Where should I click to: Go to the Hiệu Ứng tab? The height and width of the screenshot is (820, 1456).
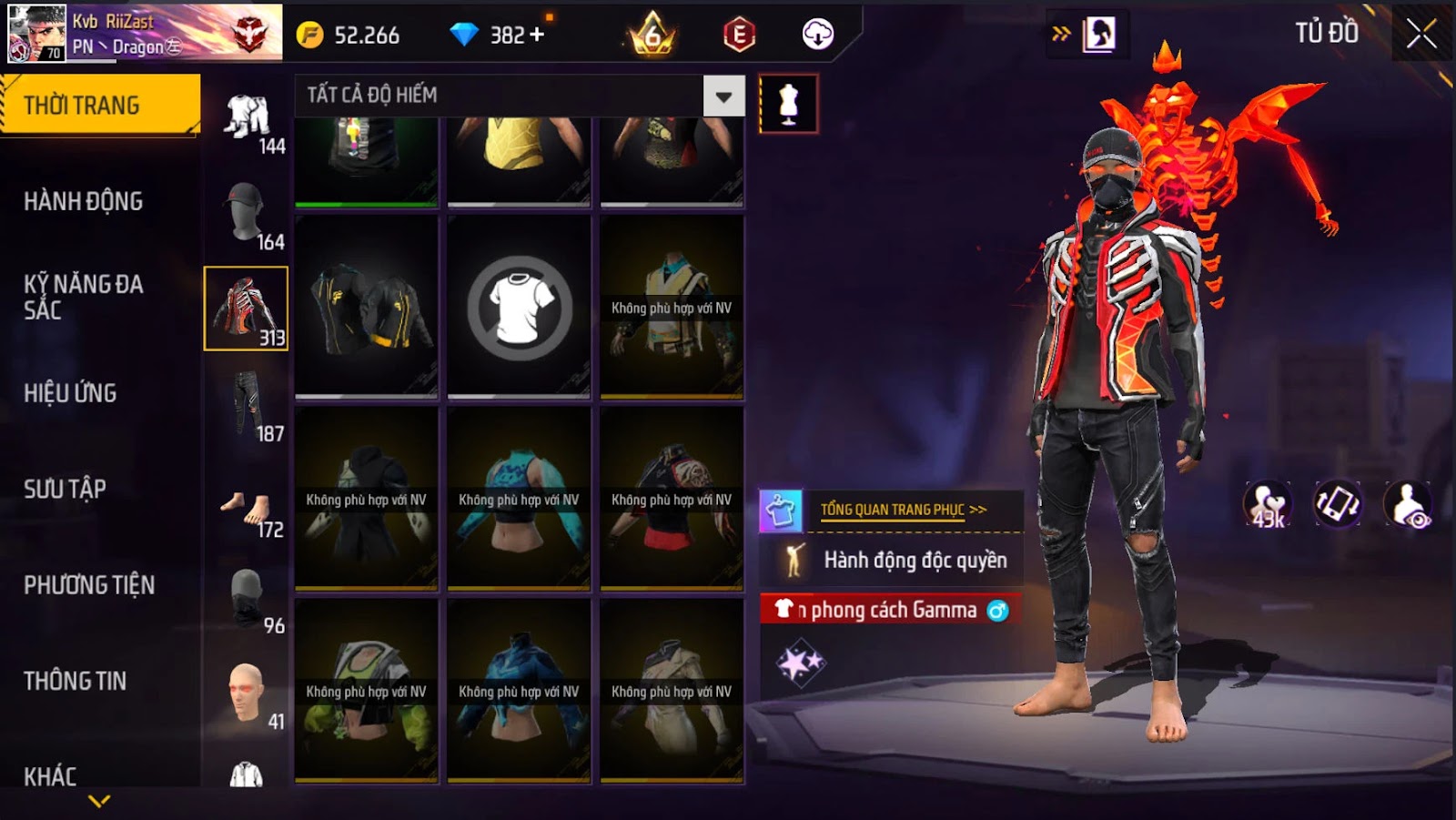(x=71, y=393)
